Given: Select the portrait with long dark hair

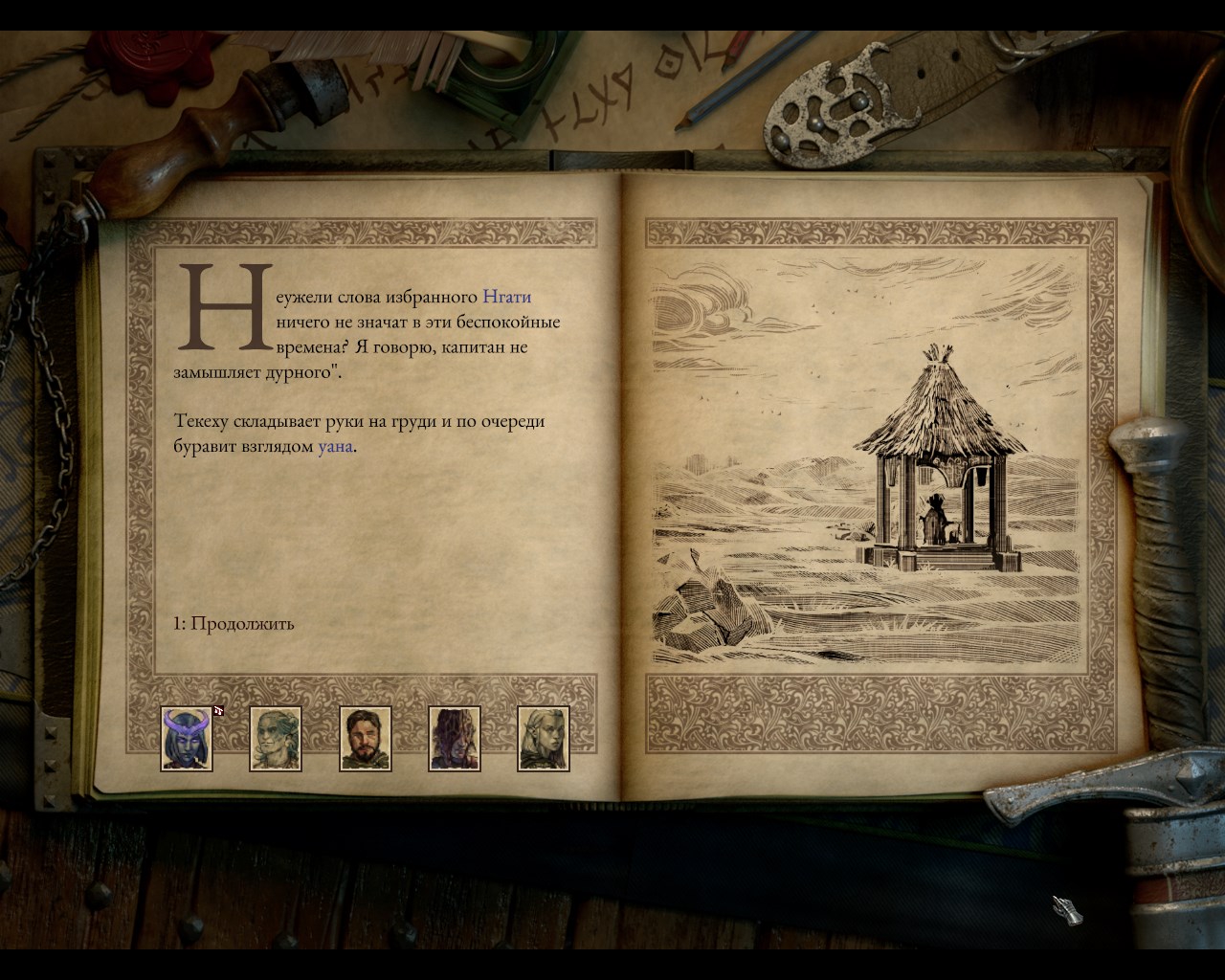Looking at the screenshot, I should 455,739.
